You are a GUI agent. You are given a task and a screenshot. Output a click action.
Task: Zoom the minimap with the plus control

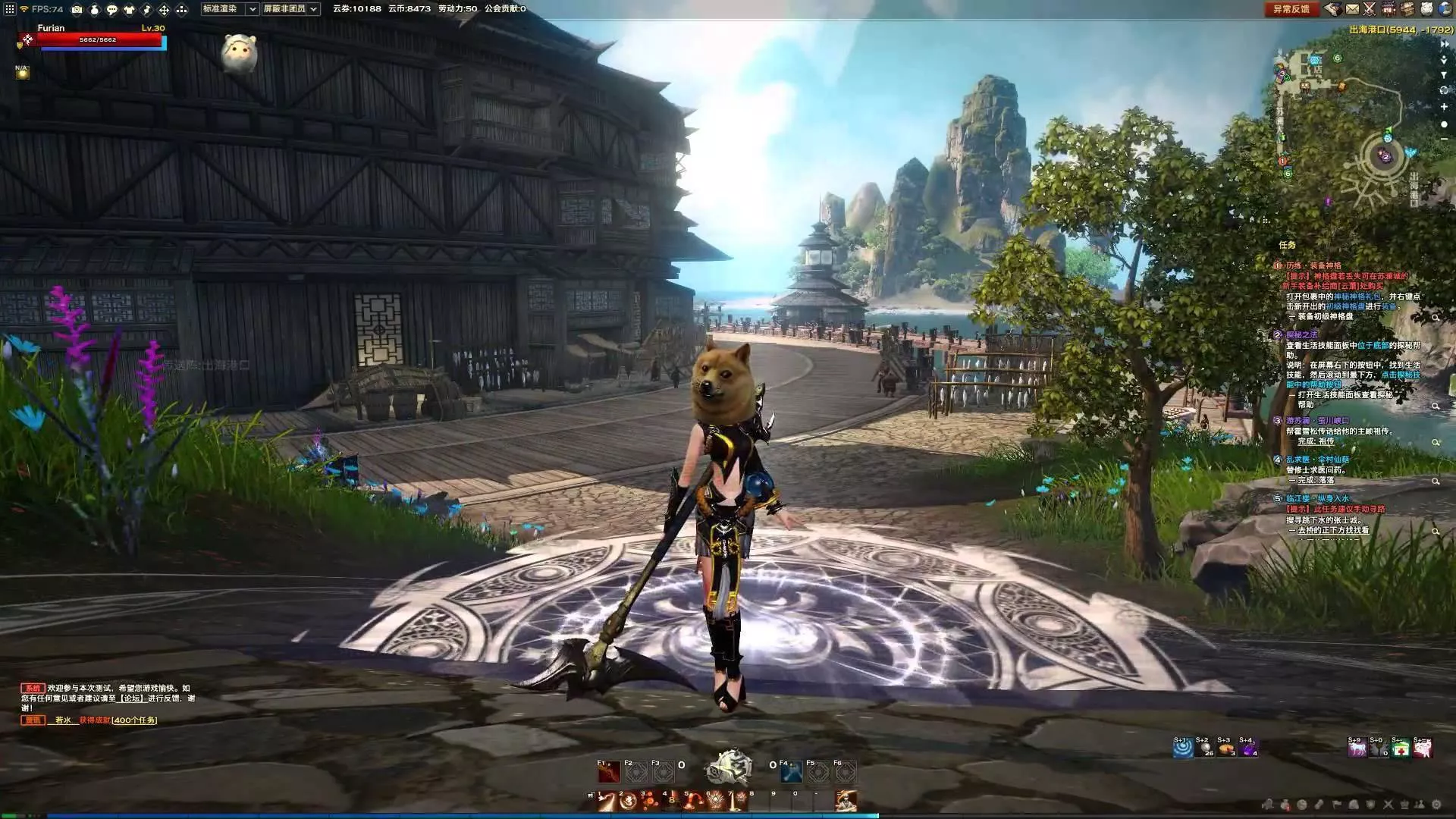pos(1444,107)
